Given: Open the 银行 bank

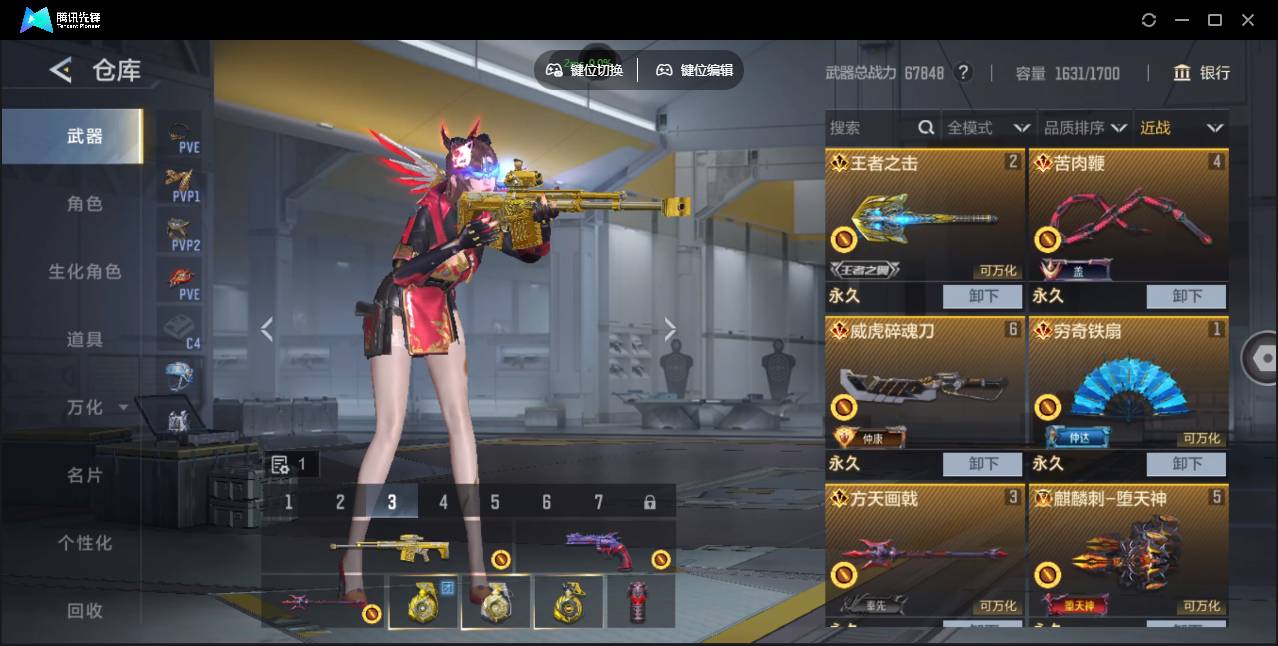Looking at the screenshot, I should coord(1202,73).
